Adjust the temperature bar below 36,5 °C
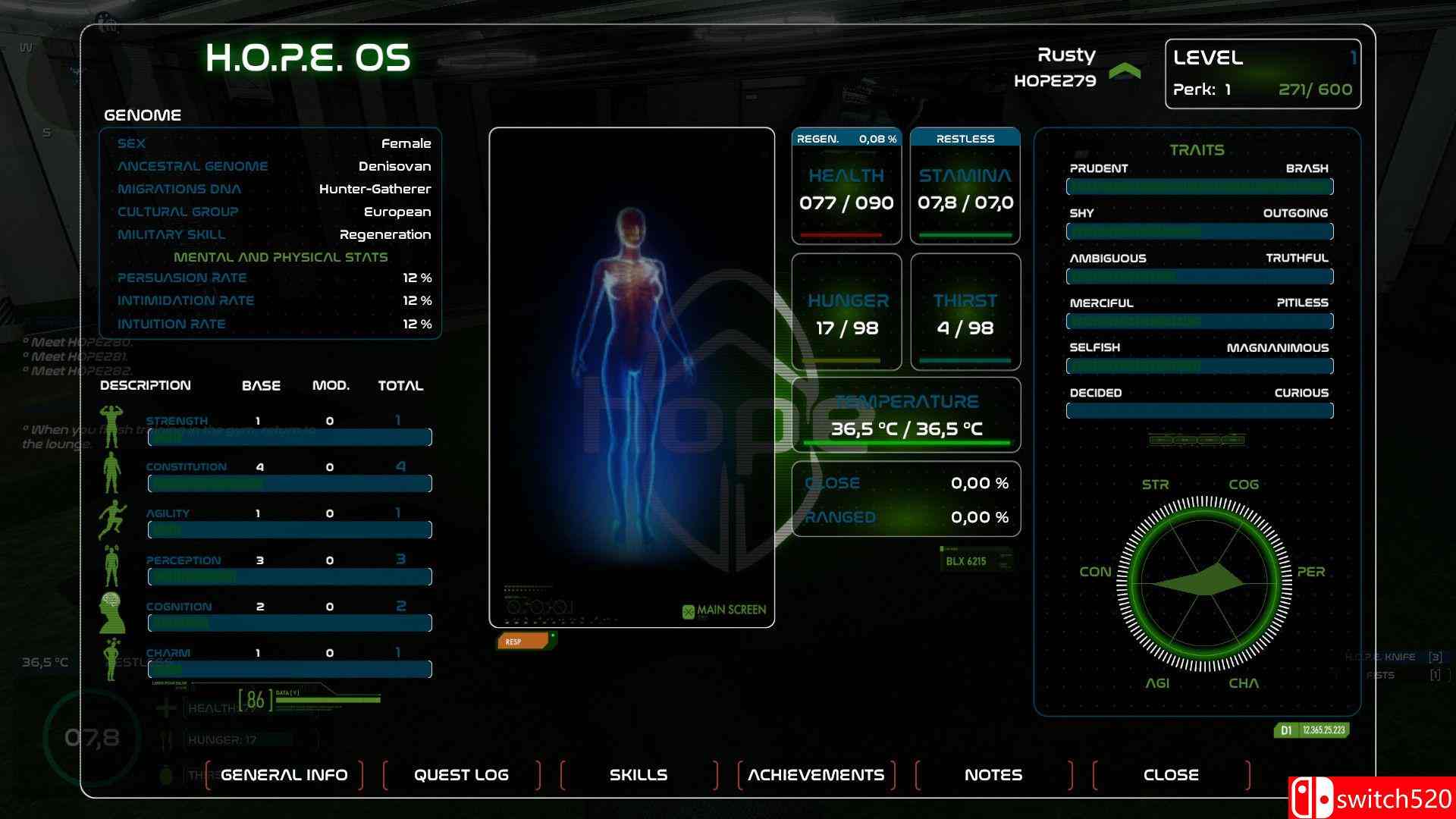This screenshot has width=1456, height=819. click(906, 442)
